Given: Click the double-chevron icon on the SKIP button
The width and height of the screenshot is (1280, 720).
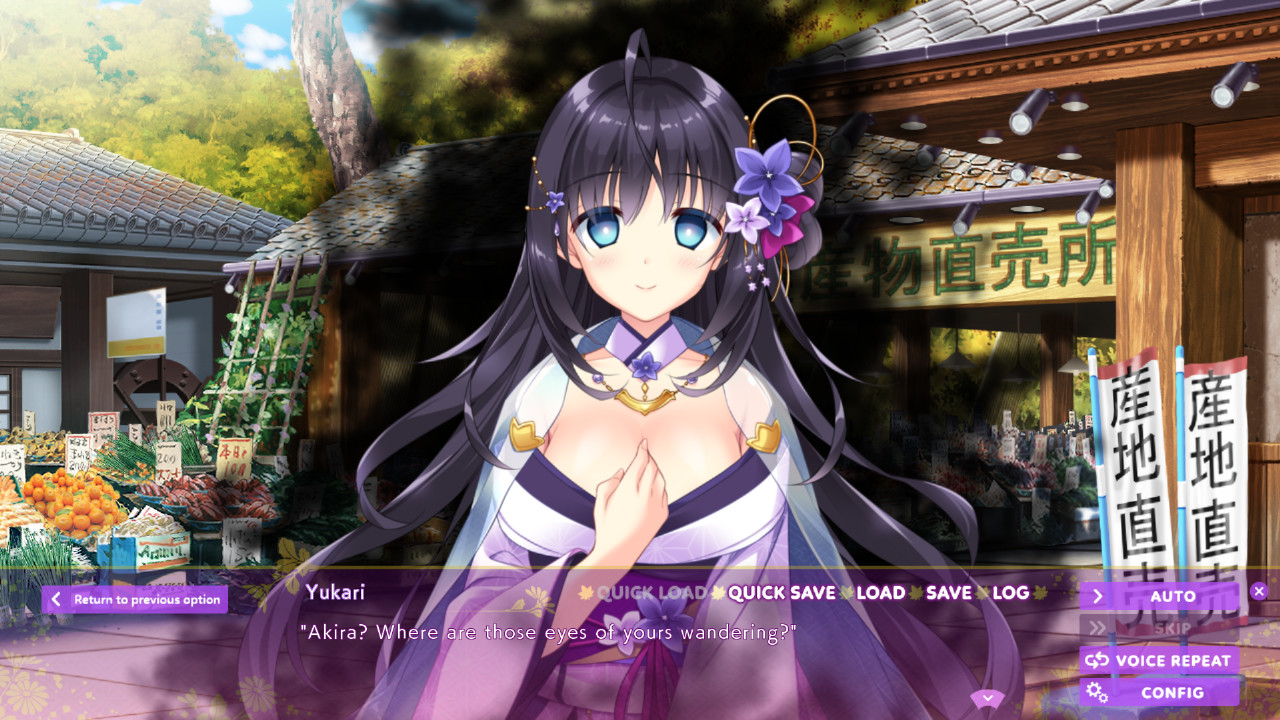Looking at the screenshot, I should pyautogui.click(x=1099, y=627).
